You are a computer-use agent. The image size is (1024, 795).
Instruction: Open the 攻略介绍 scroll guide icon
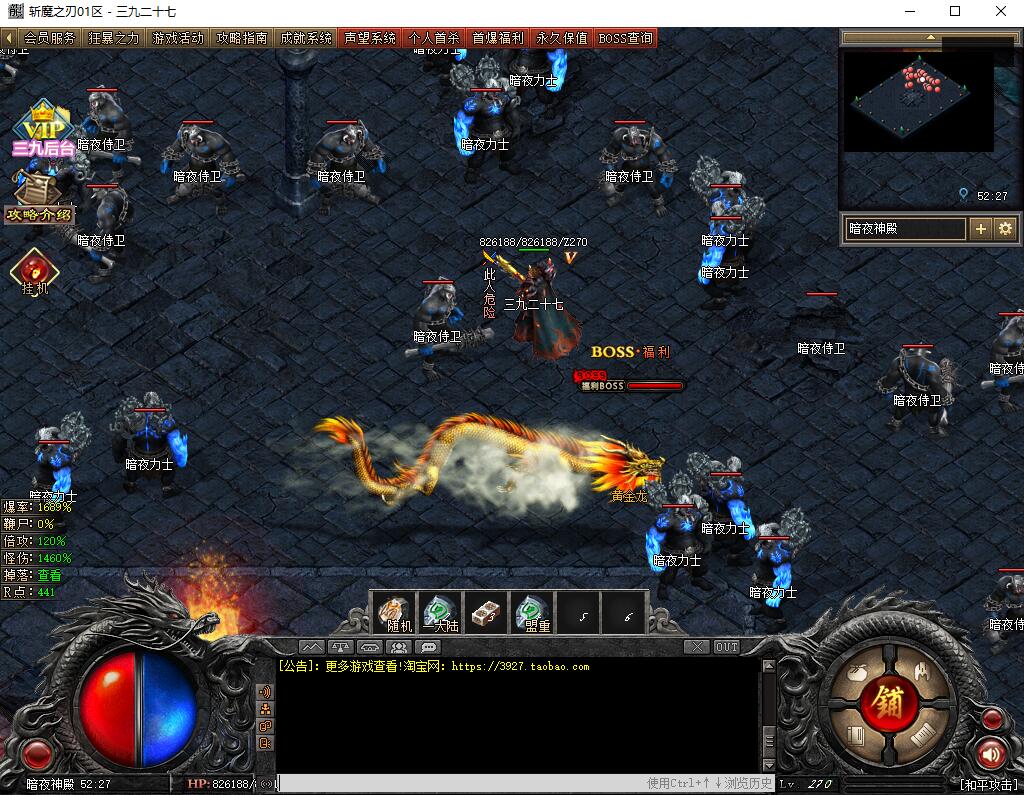[x=40, y=196]
